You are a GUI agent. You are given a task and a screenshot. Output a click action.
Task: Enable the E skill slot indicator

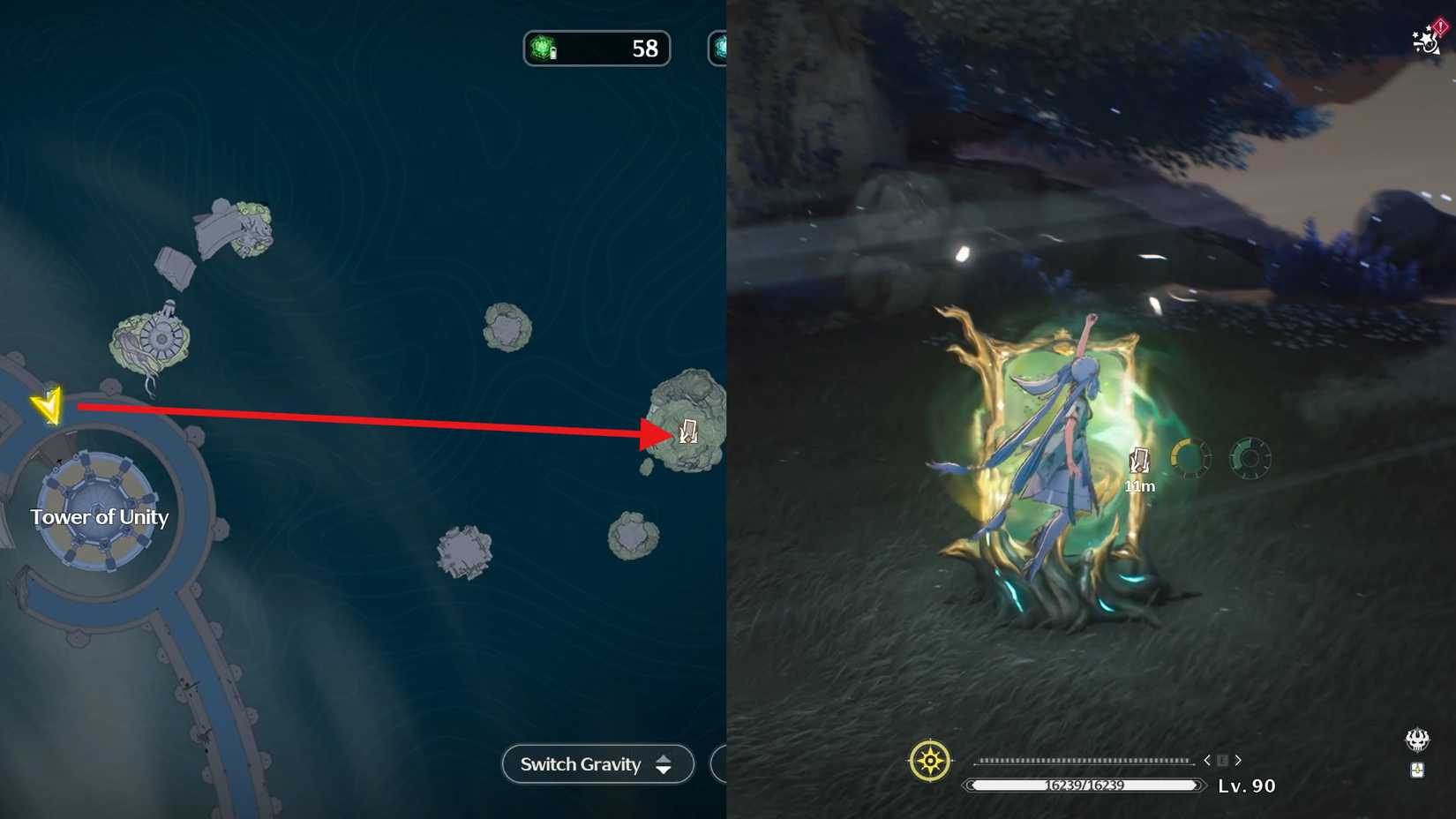(x=1222, y=759)
